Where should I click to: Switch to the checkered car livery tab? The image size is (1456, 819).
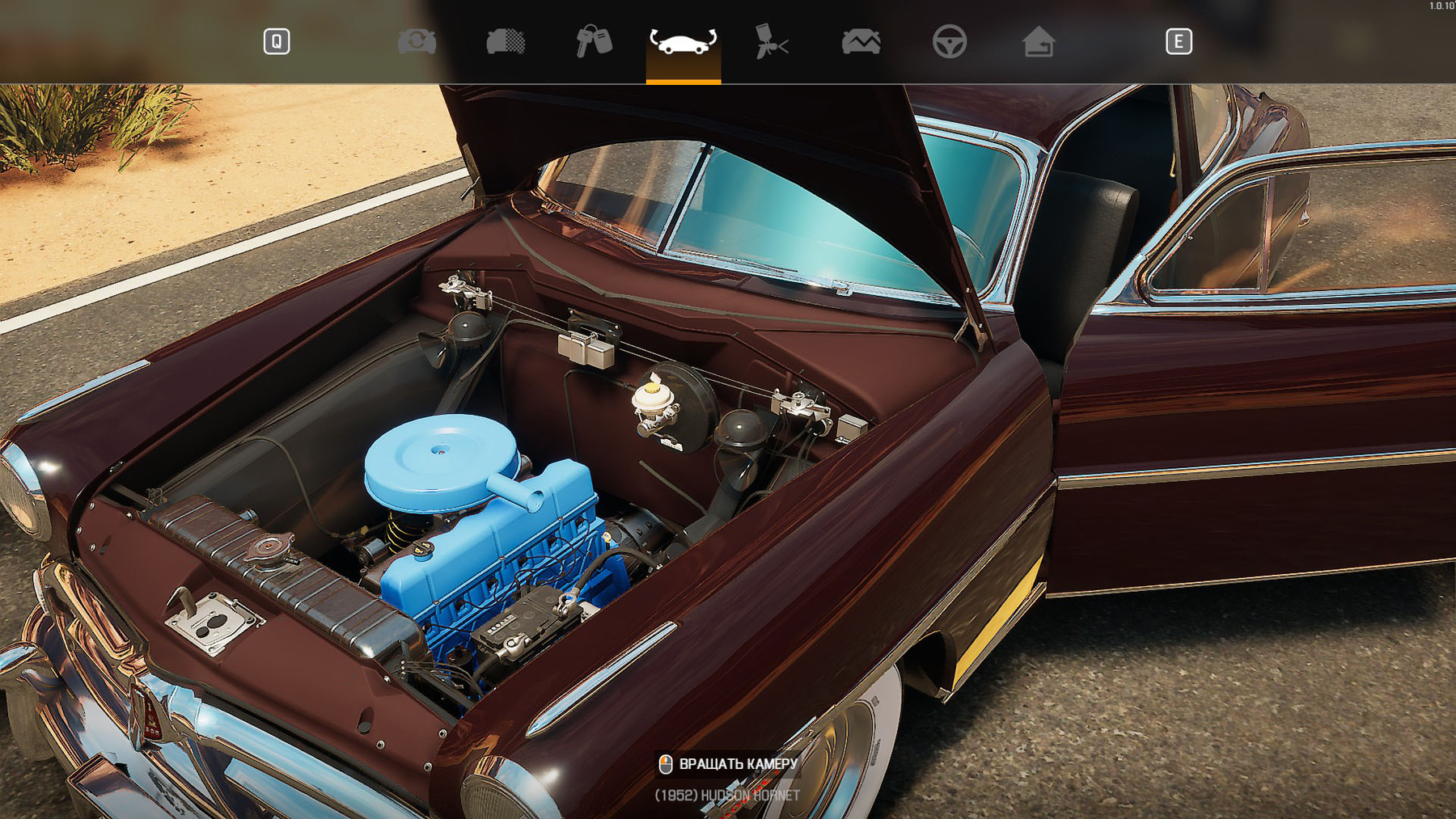(506, 41)
